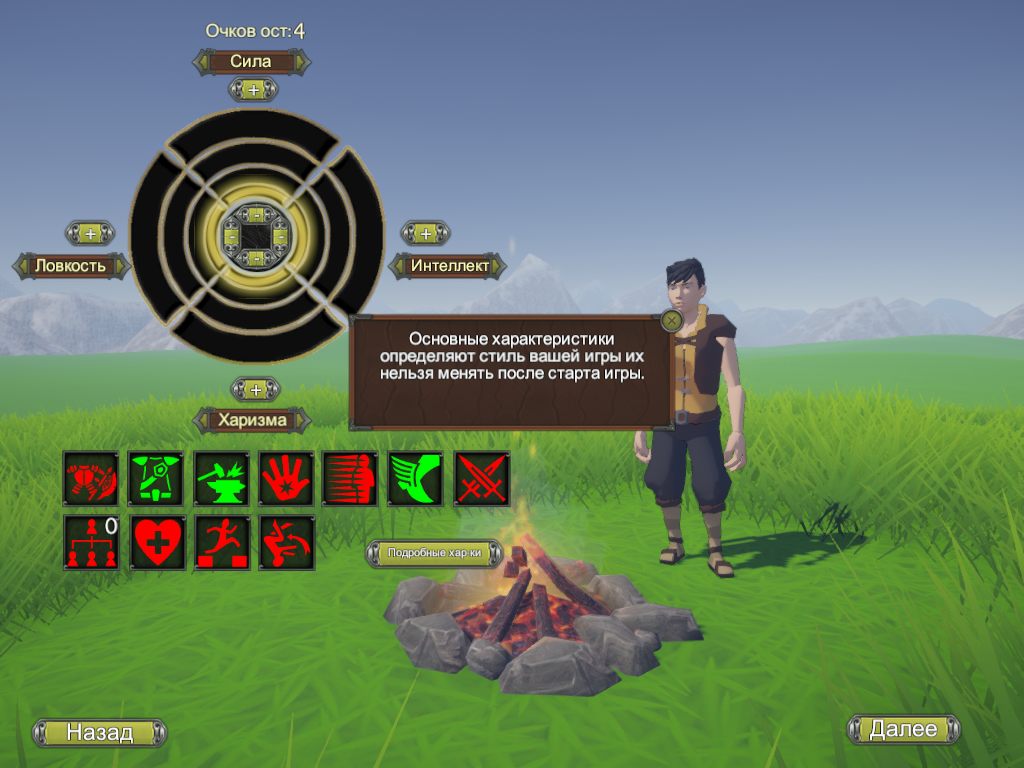Click the red speeding figure icon
This screenshot has height=768, width=1024.
[x=351, y=478]
